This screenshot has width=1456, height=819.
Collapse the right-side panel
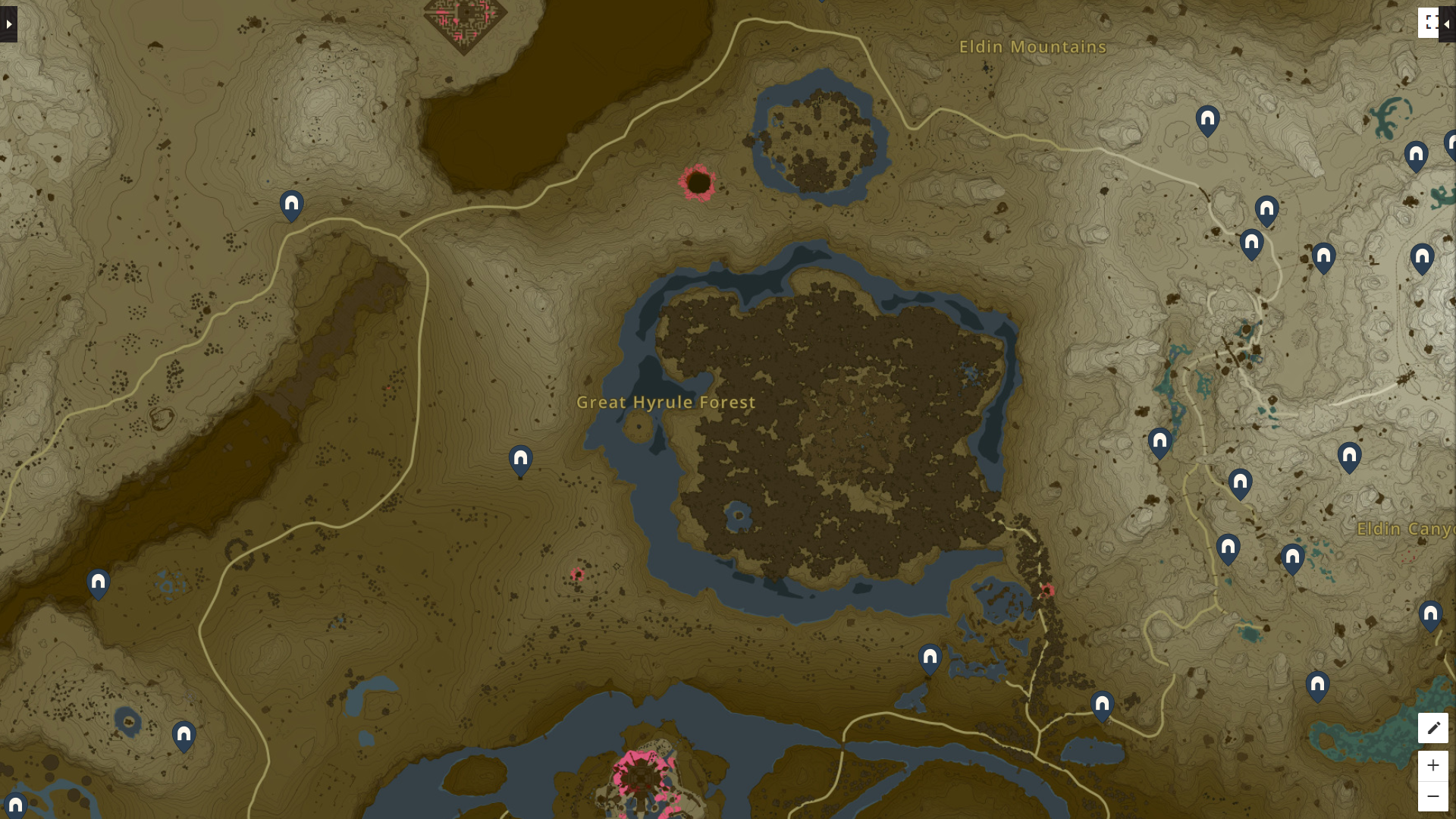[x=1448, y=23]
